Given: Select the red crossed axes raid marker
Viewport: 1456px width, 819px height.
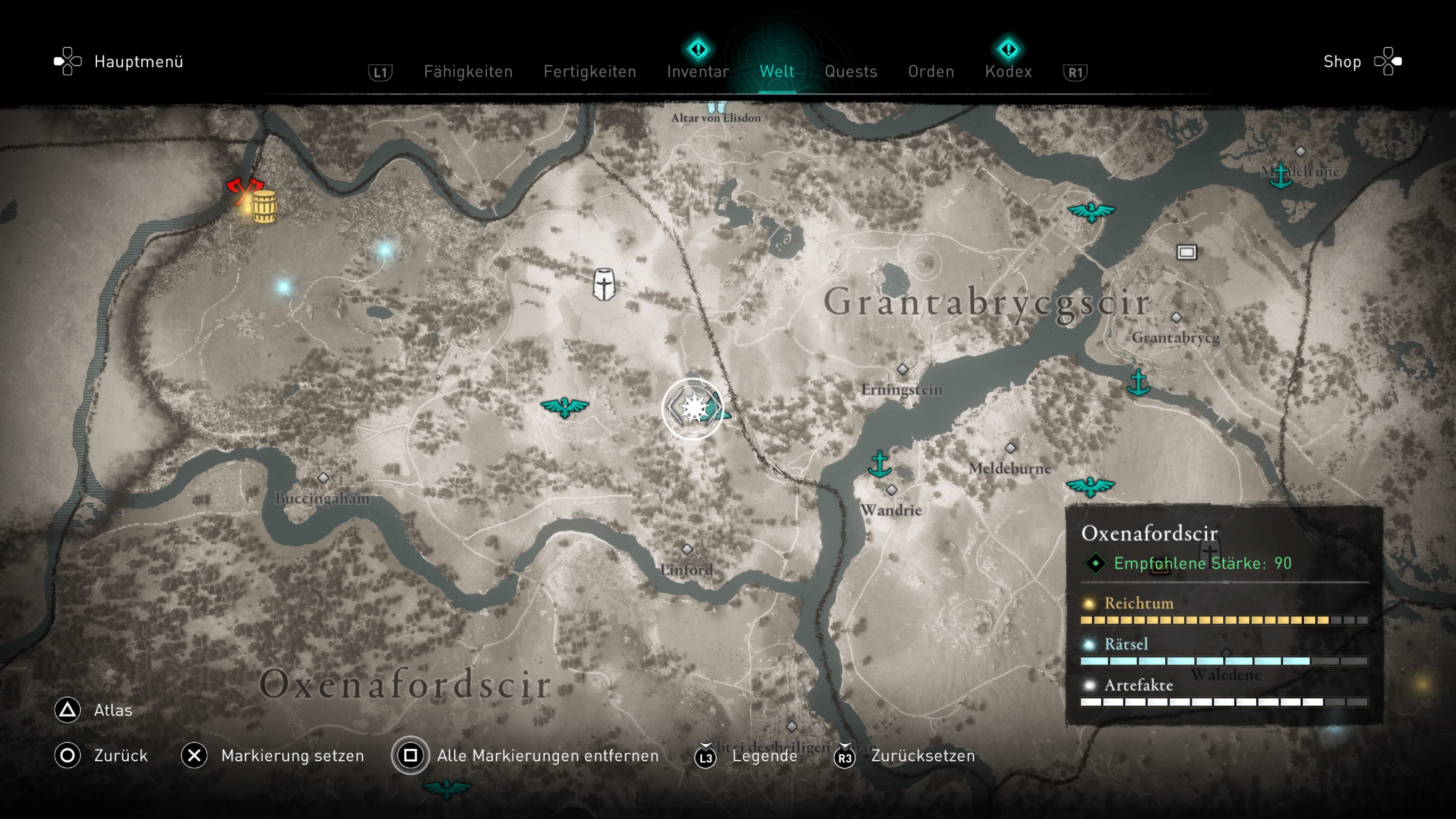Looking at the screenshot, I should coord(244,190).
